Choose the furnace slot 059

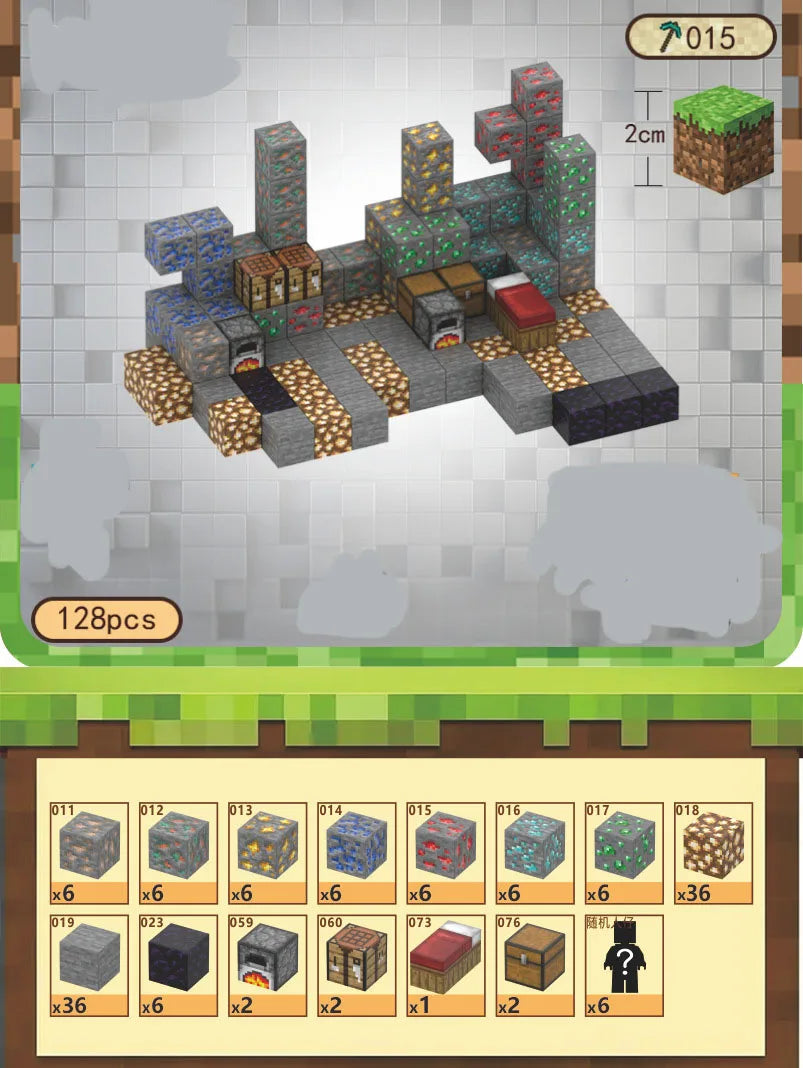click(x=267, y=965)
